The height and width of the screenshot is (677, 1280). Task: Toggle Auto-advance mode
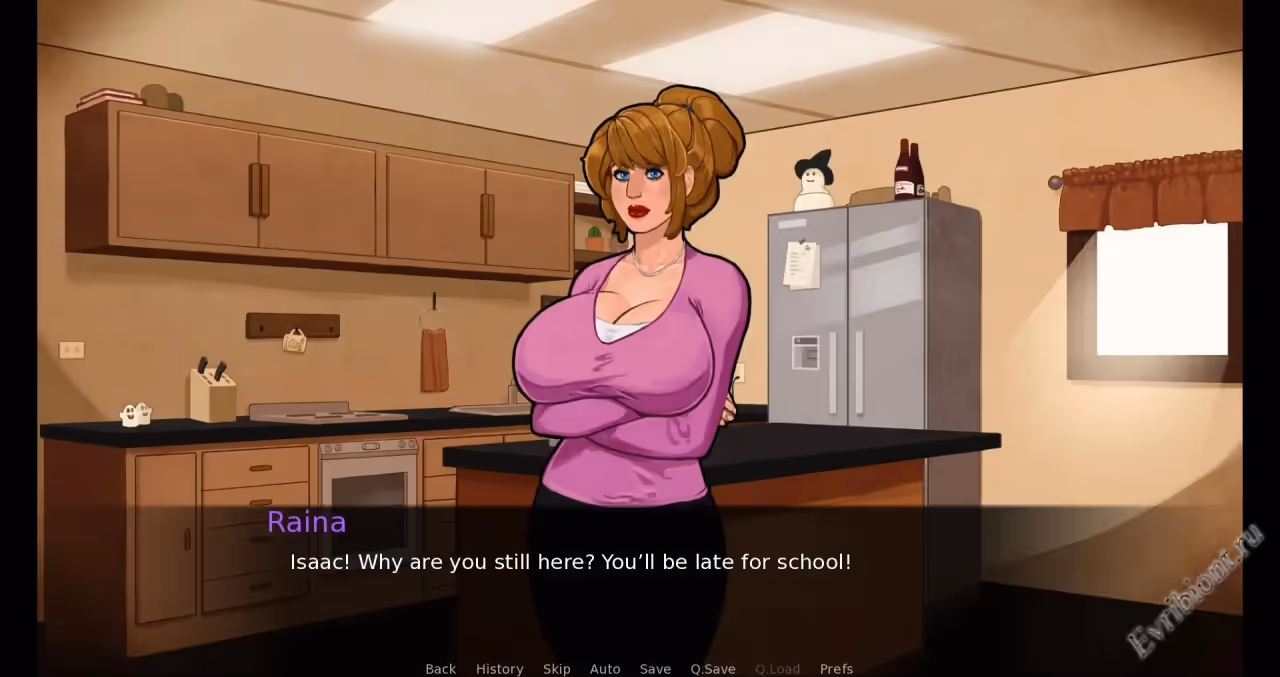[x=605, y=669]
